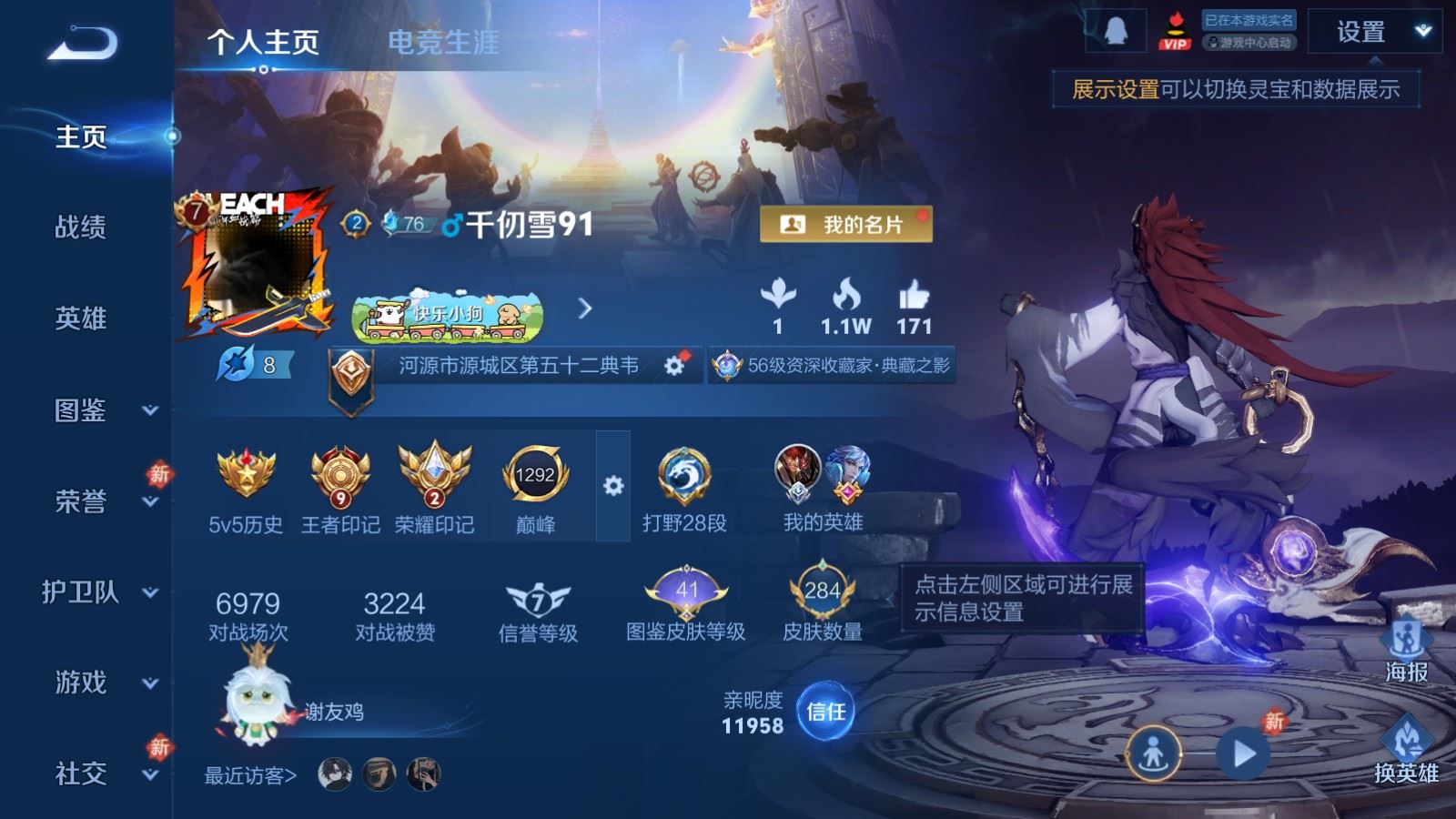Click the 信任 intimacy button
Image resolution: width=1456 pixels, height=819 pixels.
tap(825, 712)
